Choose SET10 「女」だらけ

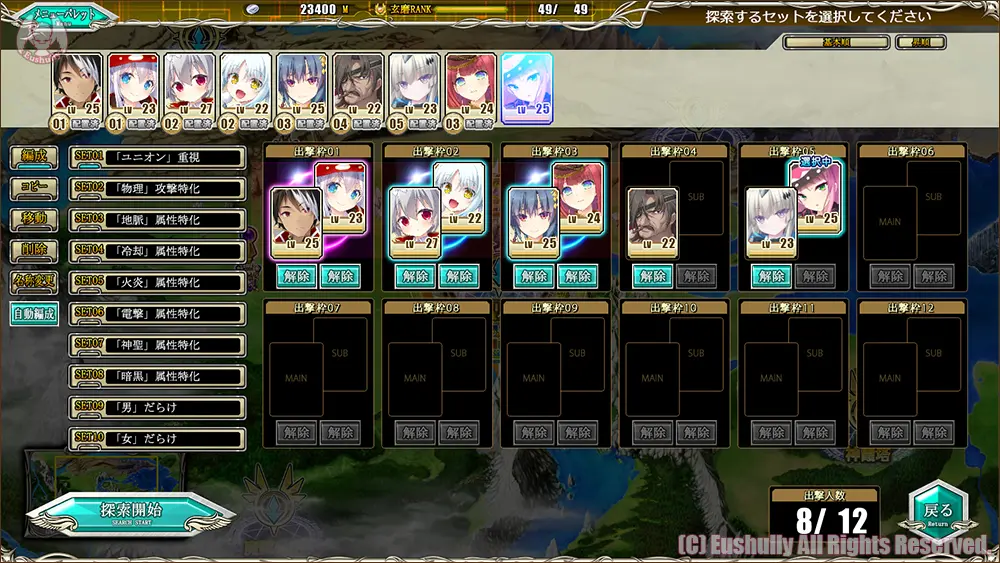point(158,438)
